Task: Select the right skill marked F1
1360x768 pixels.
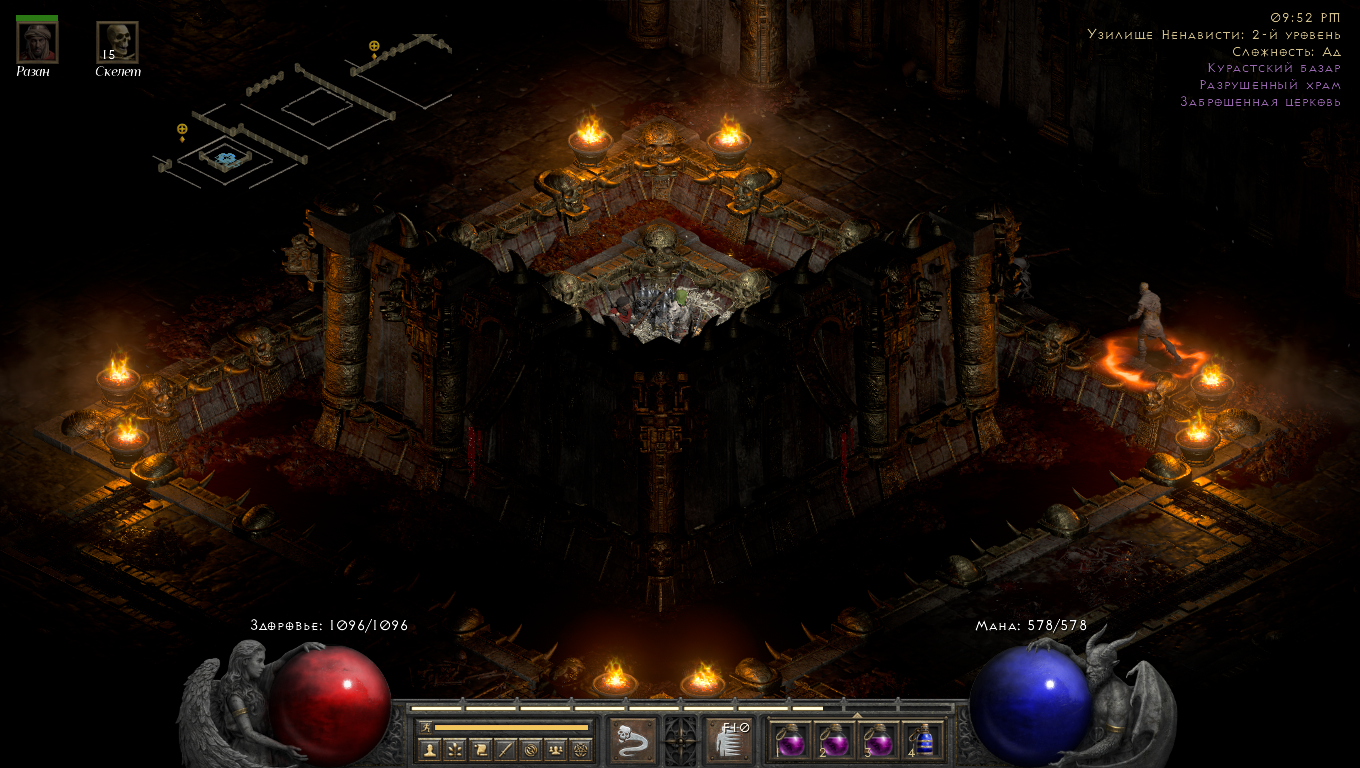Action: pos(730,739)
